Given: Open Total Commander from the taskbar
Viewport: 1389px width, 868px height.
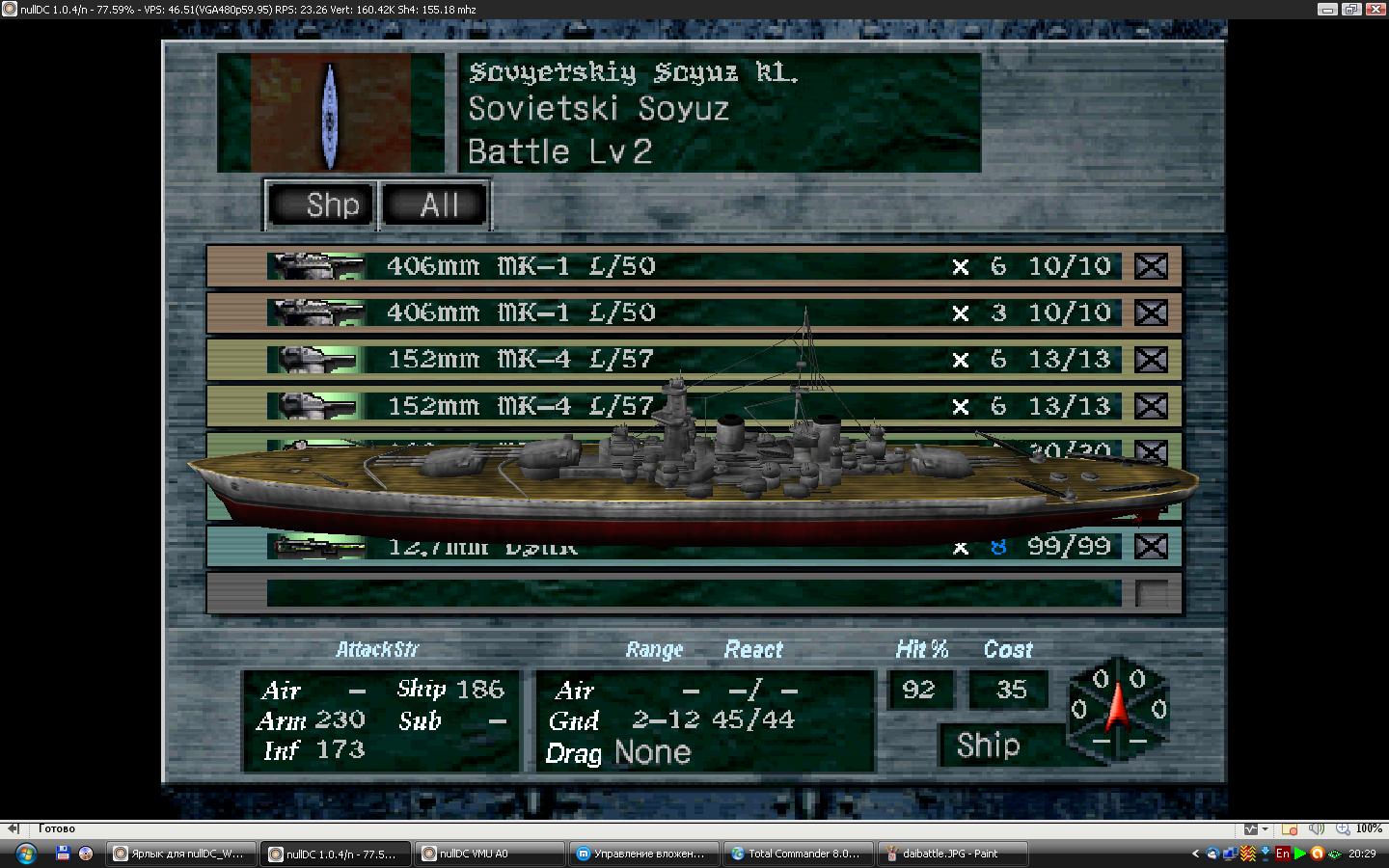Looking at the screenshot, I should click(797, 854).
